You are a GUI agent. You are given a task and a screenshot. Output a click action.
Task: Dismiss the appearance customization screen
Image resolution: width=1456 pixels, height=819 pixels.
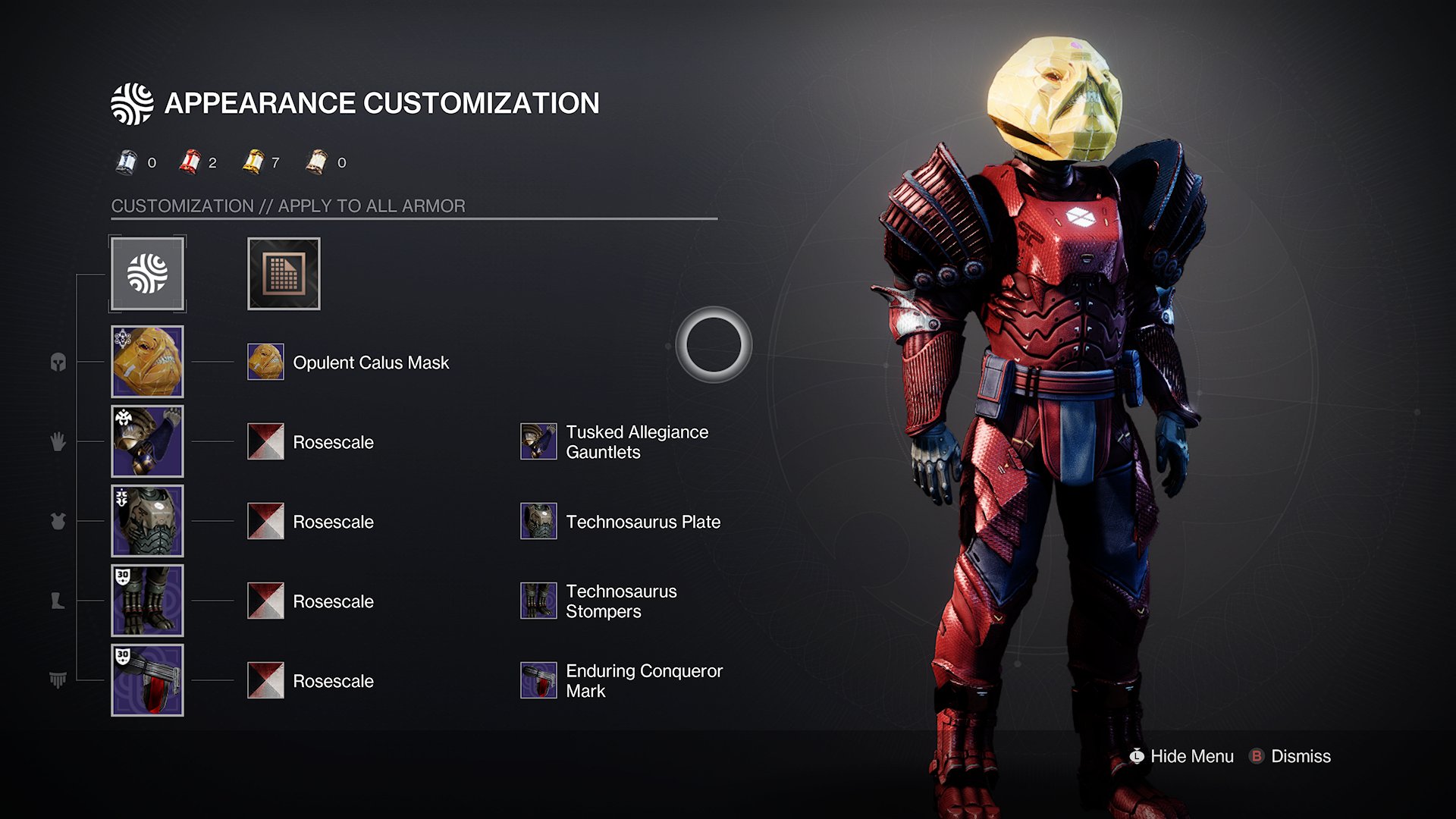click(1291, 756)
